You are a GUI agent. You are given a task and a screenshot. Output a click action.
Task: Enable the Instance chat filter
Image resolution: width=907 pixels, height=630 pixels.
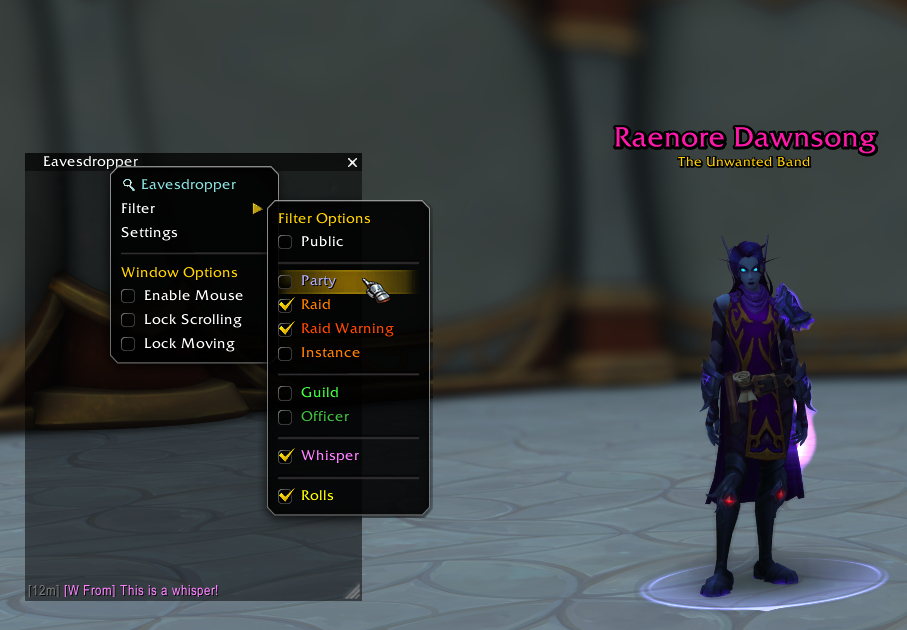pos(286,353)
